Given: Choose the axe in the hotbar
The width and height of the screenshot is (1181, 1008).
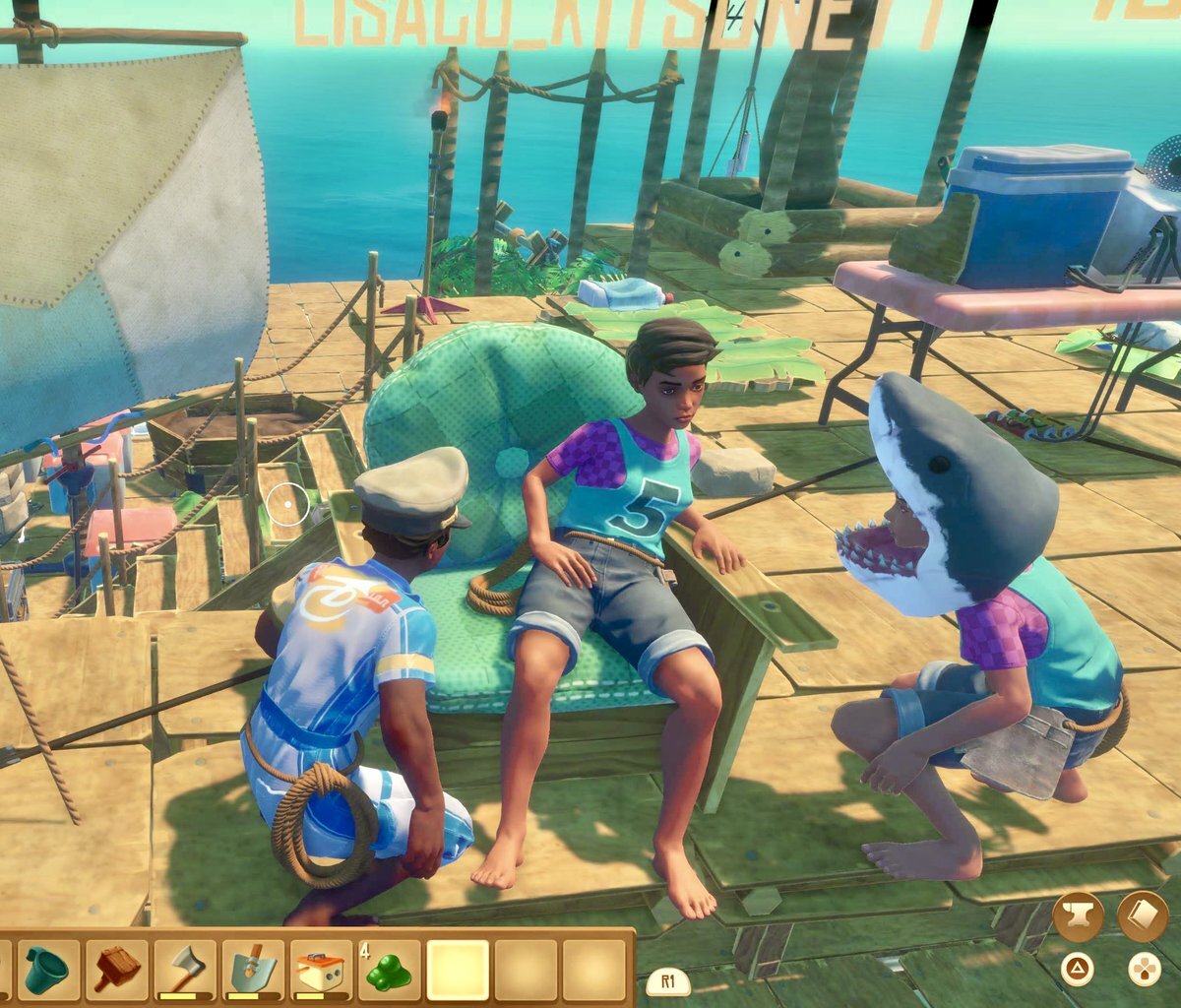Looking at the screenshot, I should (185, 970).
